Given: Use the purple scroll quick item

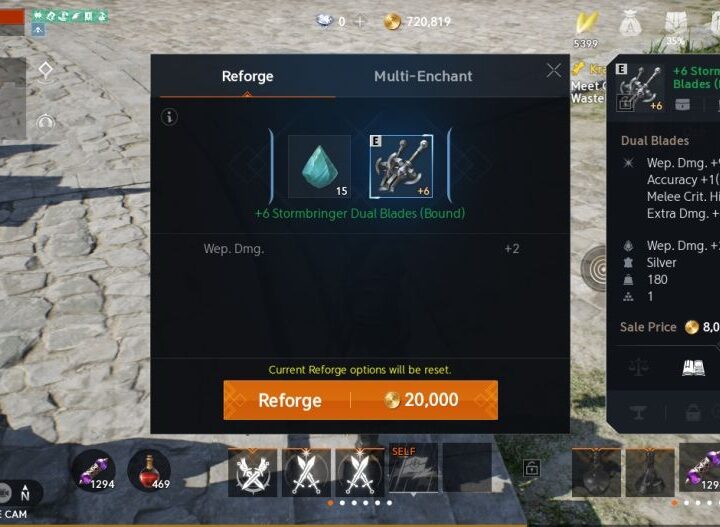Looking at the screenshot, I should pos(93,470).
